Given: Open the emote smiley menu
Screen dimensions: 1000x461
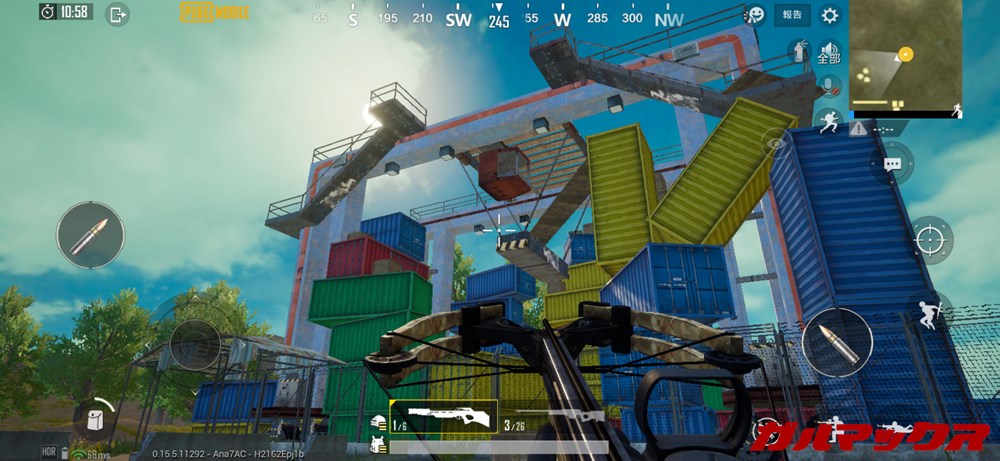Looking at the screenshot, I should click(756, 15).
